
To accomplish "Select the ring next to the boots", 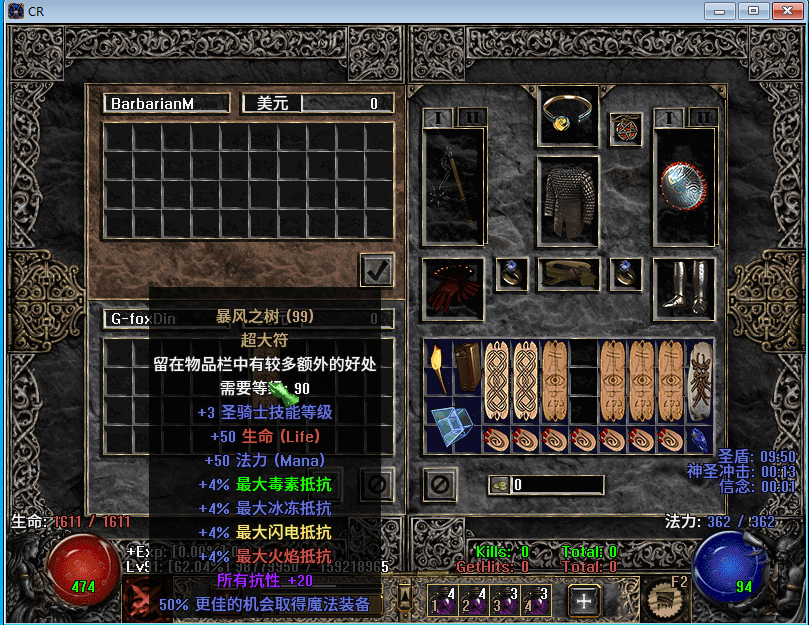I will (626, 273).
